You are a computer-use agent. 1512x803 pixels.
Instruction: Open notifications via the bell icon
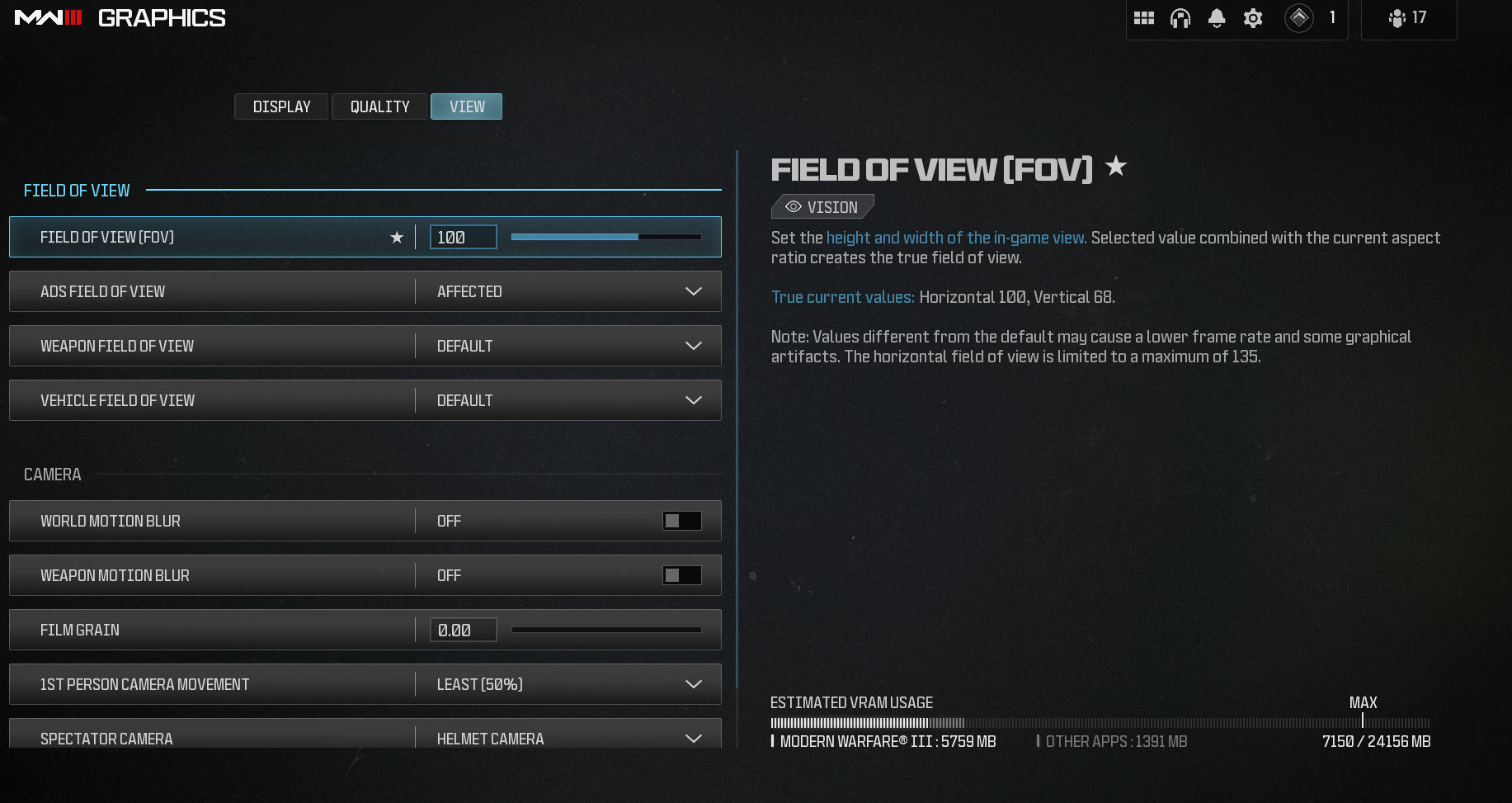click(x=1217, y=17)
